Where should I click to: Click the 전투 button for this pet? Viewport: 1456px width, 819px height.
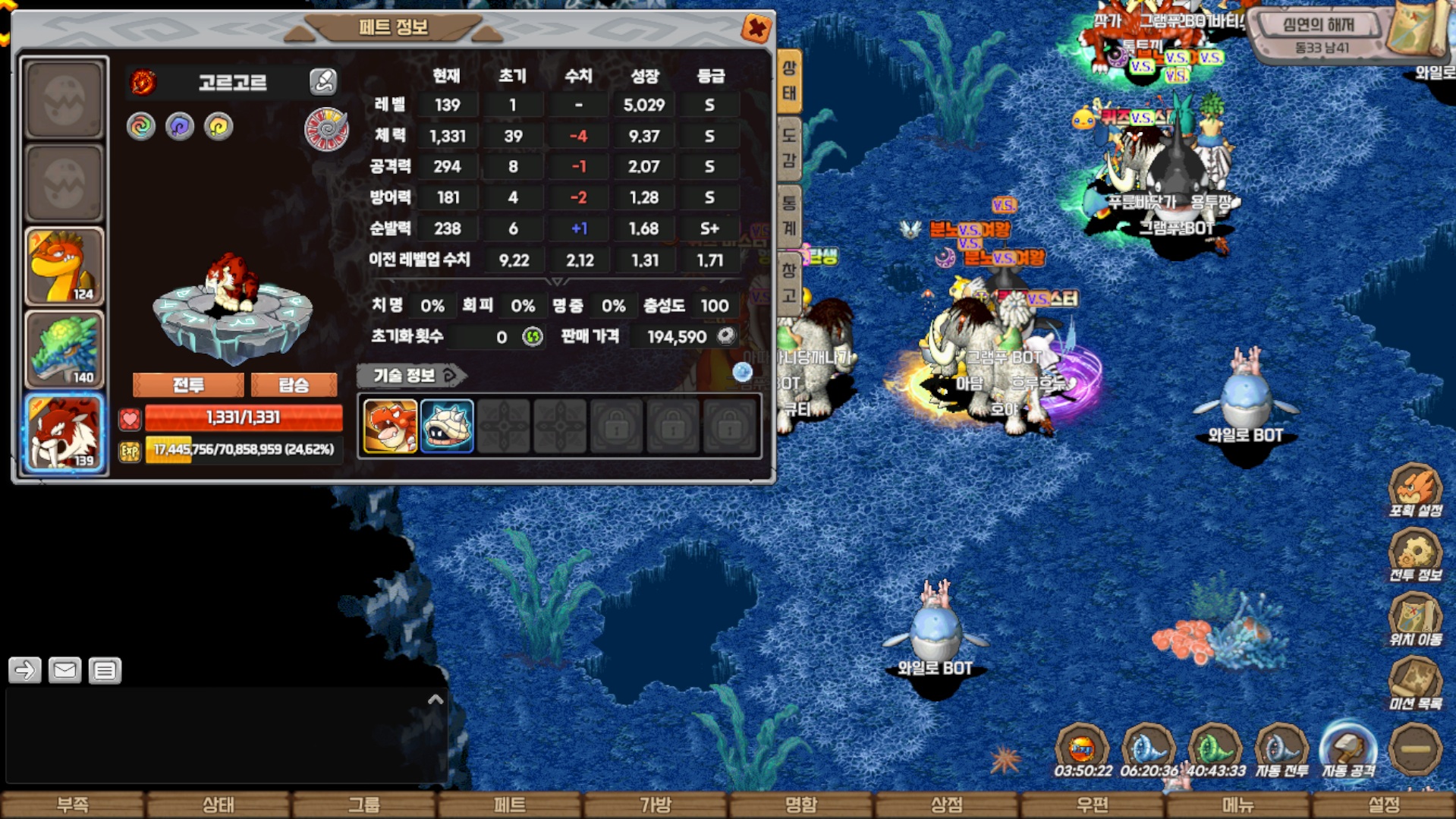coord(188,385)
